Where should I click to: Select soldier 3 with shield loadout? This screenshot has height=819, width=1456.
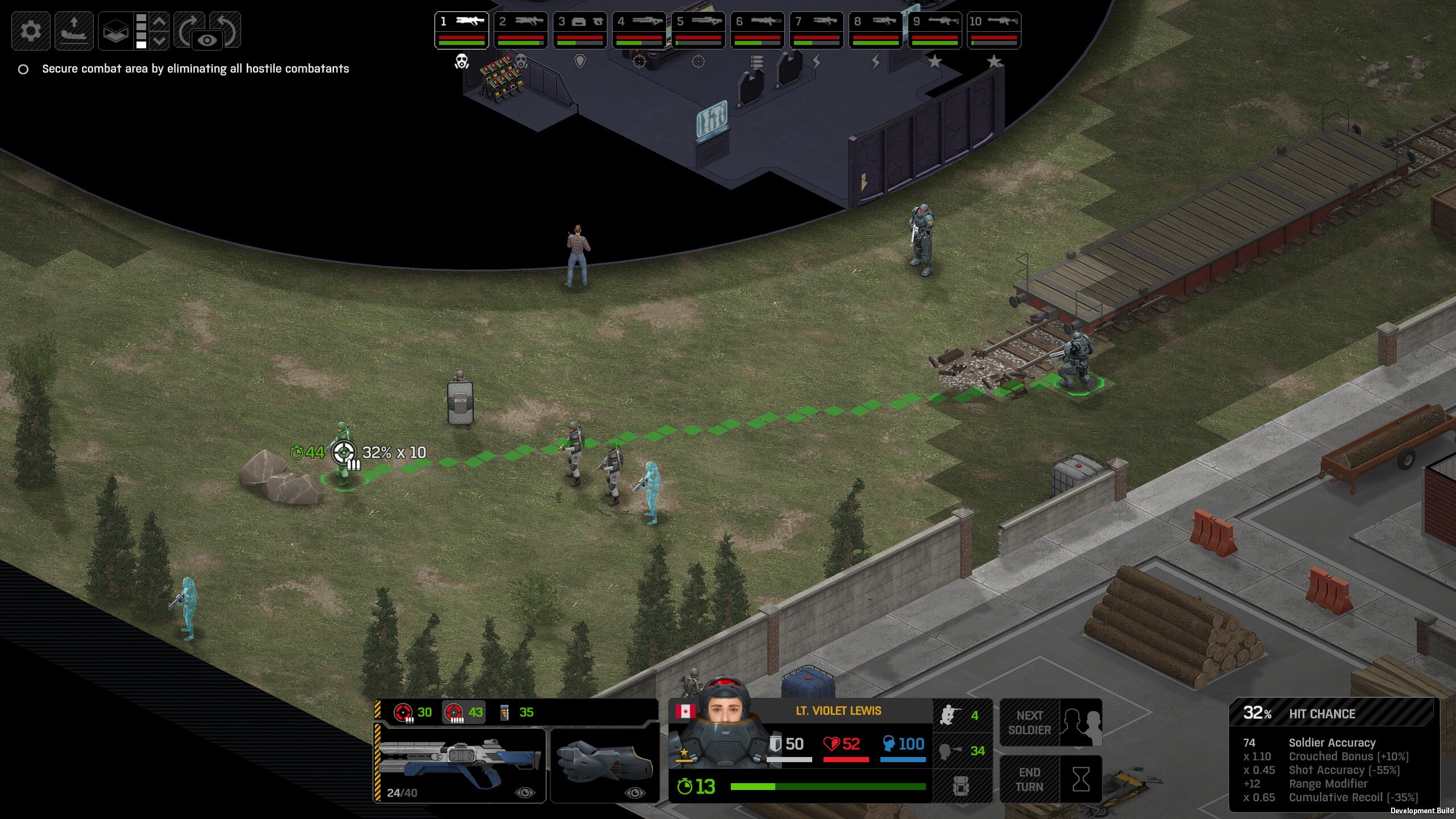580,30
